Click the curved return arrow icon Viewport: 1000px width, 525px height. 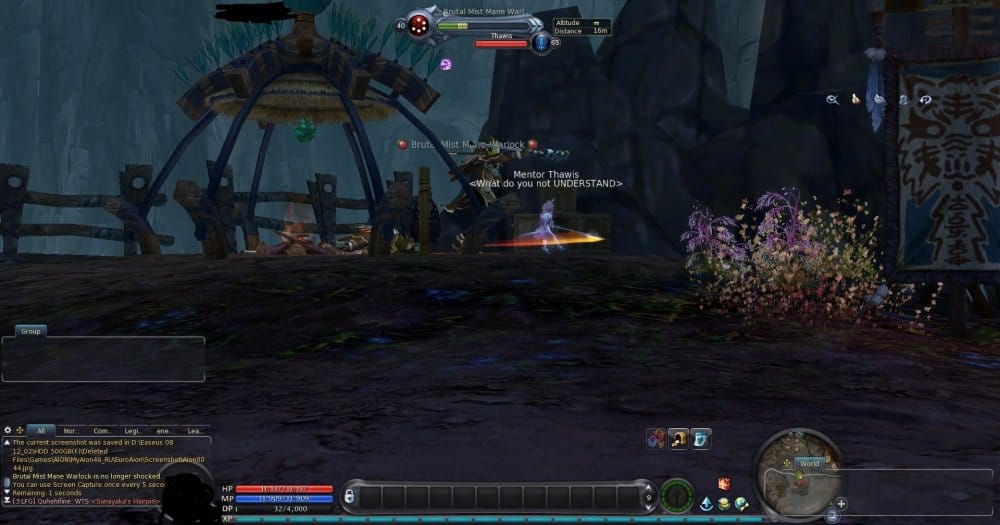(925, 100)
